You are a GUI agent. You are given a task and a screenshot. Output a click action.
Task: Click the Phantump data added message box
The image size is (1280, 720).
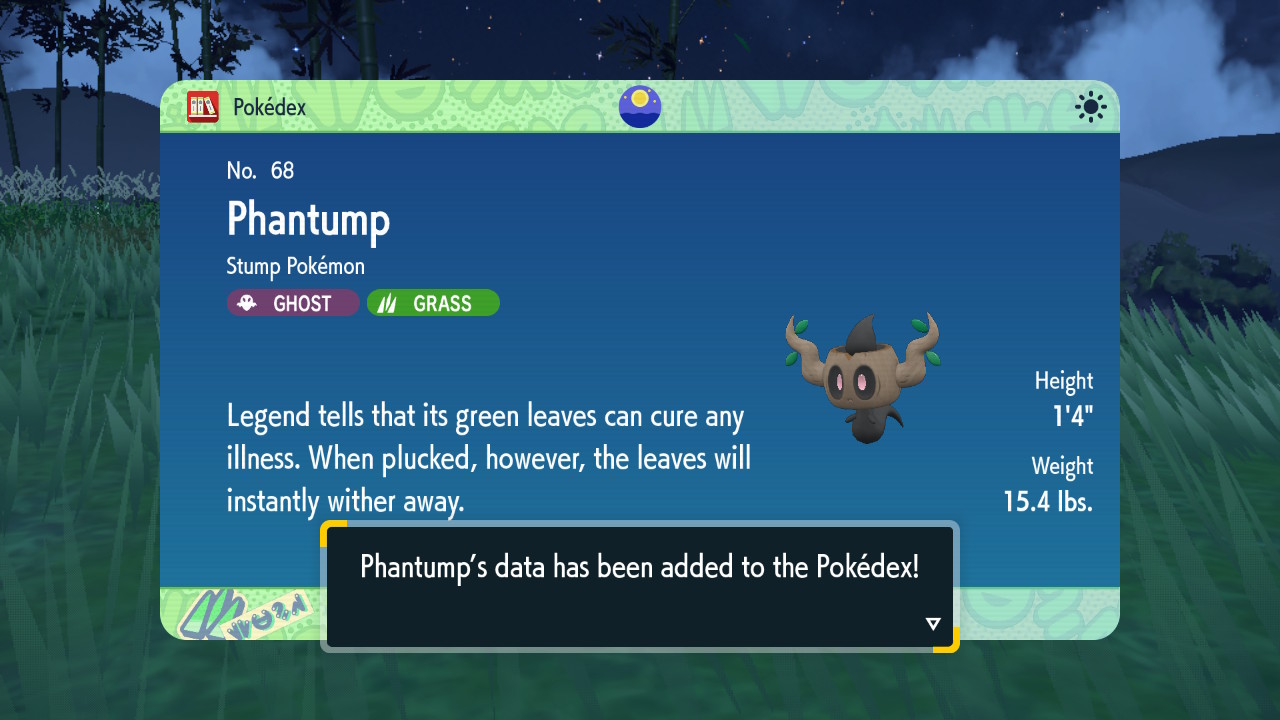[639, 585]
